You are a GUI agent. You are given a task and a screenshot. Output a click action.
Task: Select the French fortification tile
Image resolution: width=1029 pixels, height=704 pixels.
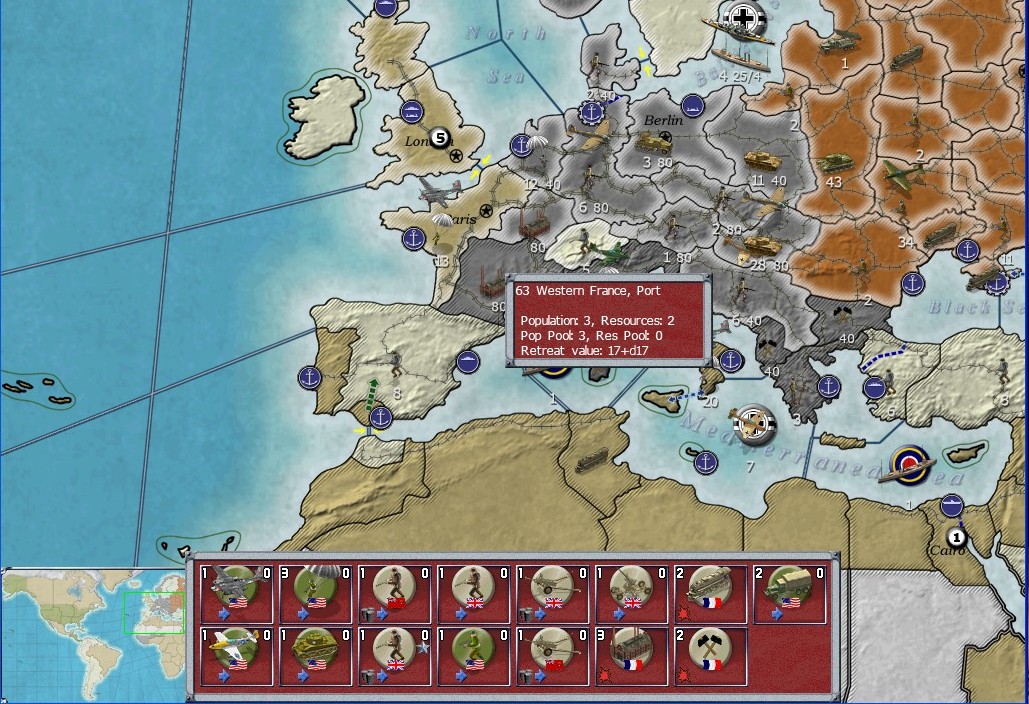tap(711, 594)
